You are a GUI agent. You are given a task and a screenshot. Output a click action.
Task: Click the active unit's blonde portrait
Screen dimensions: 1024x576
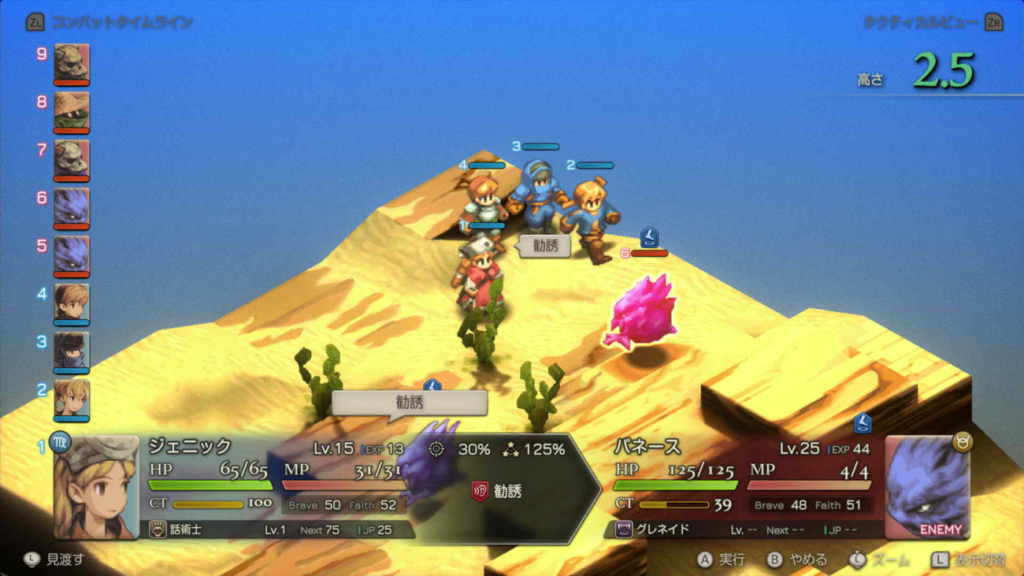(x=96, y=487)
